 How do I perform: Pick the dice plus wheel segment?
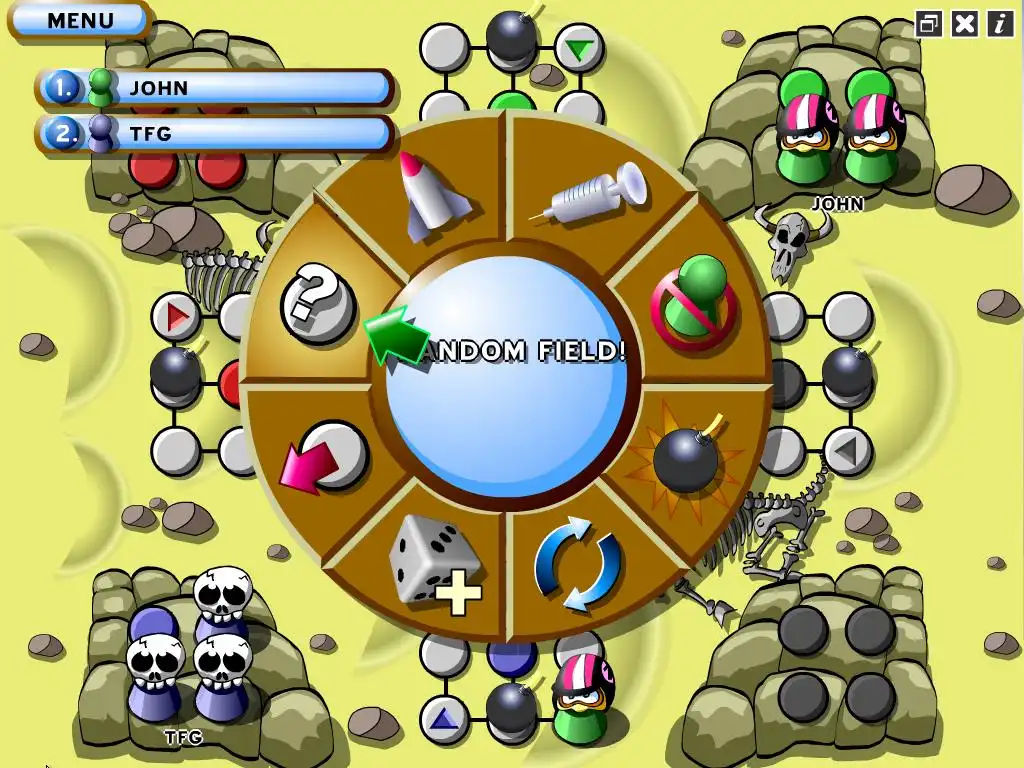click(434, 566)
